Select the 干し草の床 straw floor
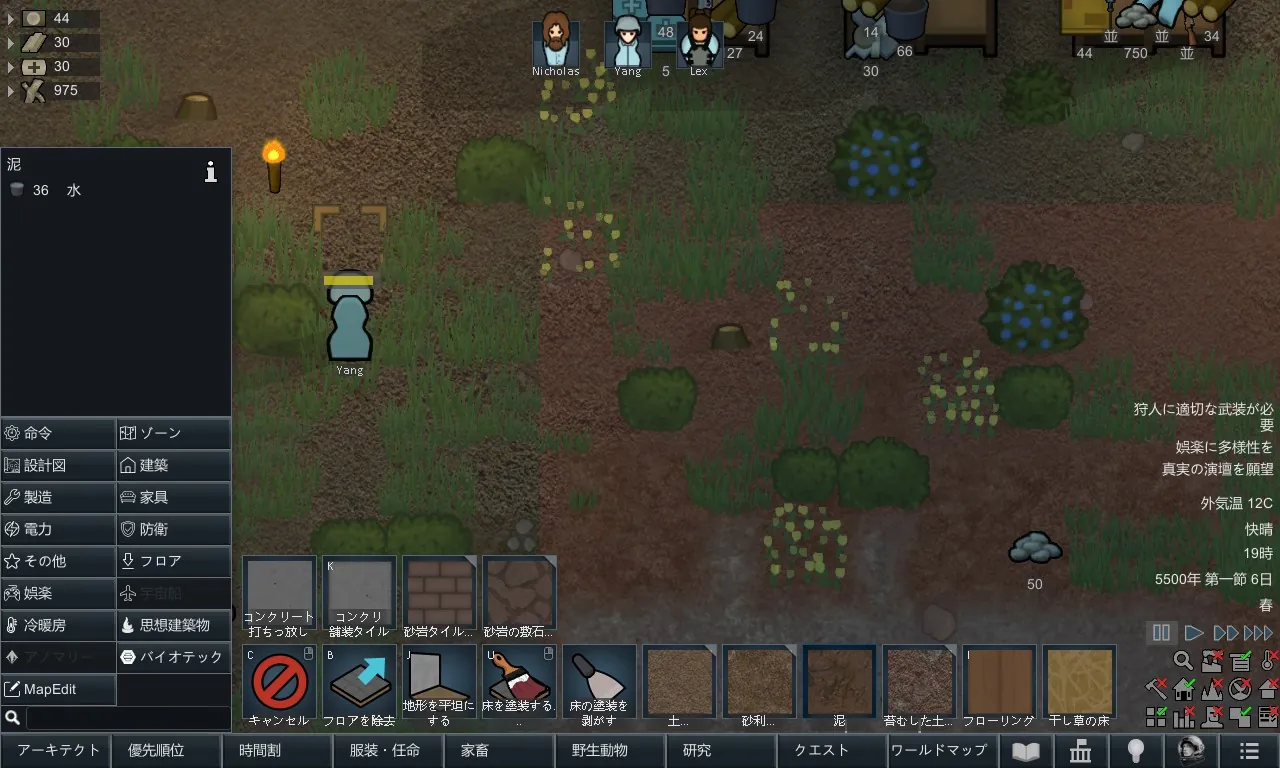1280x768 pixels. 1080,684
